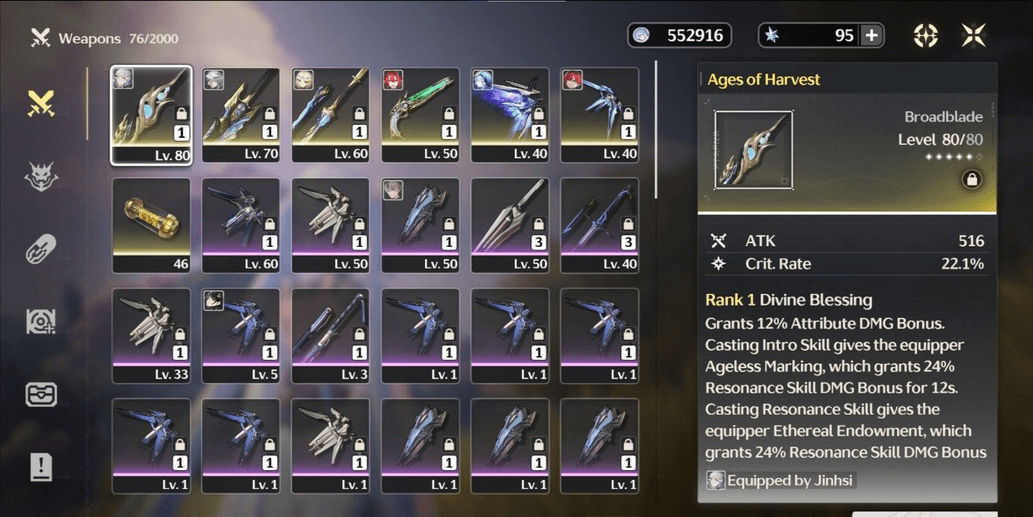Open the exclamation mark quest items tab
Screen dimensions: 1033x517
(41, 467)
